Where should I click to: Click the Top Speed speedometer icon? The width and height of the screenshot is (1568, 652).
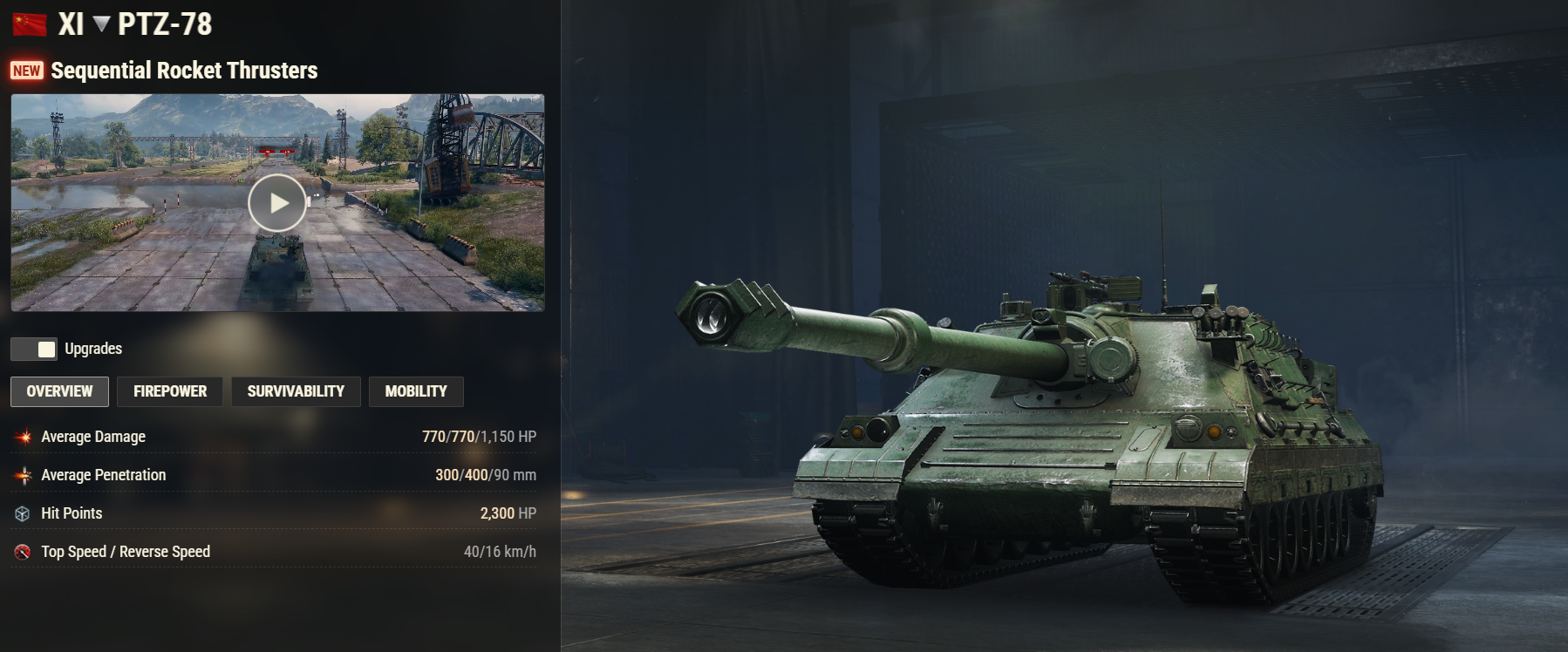(x=24, y=551)
